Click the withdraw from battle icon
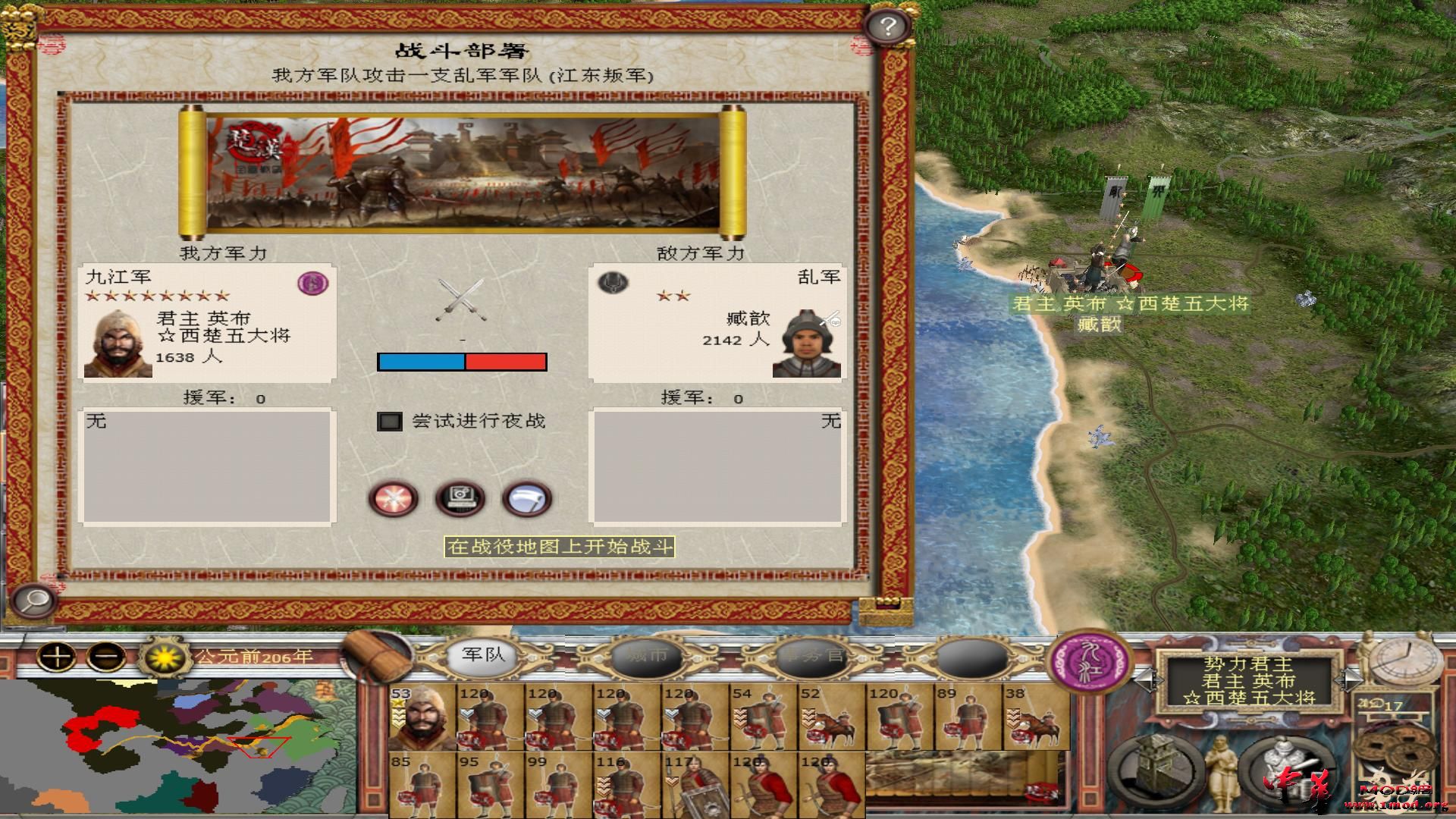 (x=529, y=498)
